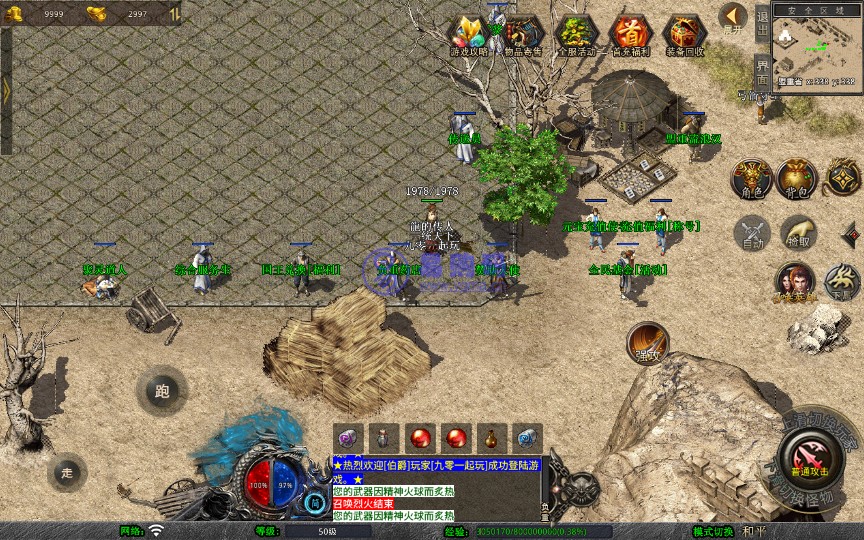Open the 背包 bag inventory

(798, 178)
